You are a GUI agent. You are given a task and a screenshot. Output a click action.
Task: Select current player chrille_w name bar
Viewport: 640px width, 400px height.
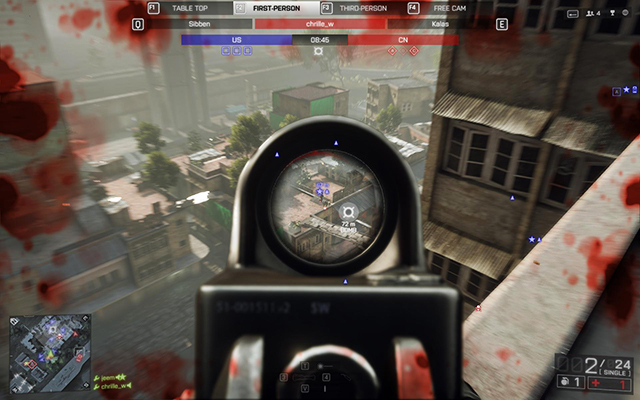coord(320,23)
